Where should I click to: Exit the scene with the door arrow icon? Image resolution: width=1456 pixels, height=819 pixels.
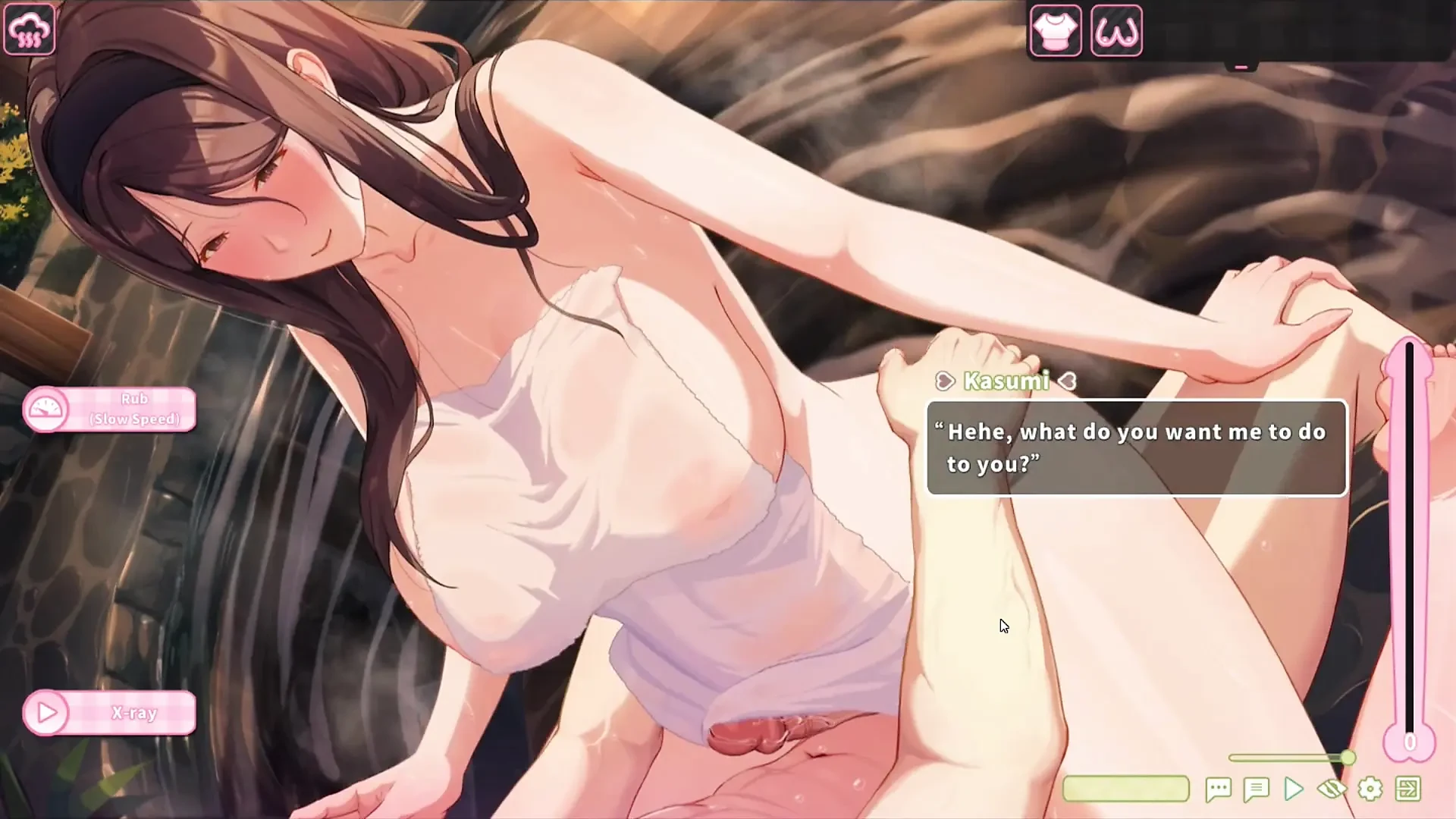pyautogui.click(x=1407, y=789)
